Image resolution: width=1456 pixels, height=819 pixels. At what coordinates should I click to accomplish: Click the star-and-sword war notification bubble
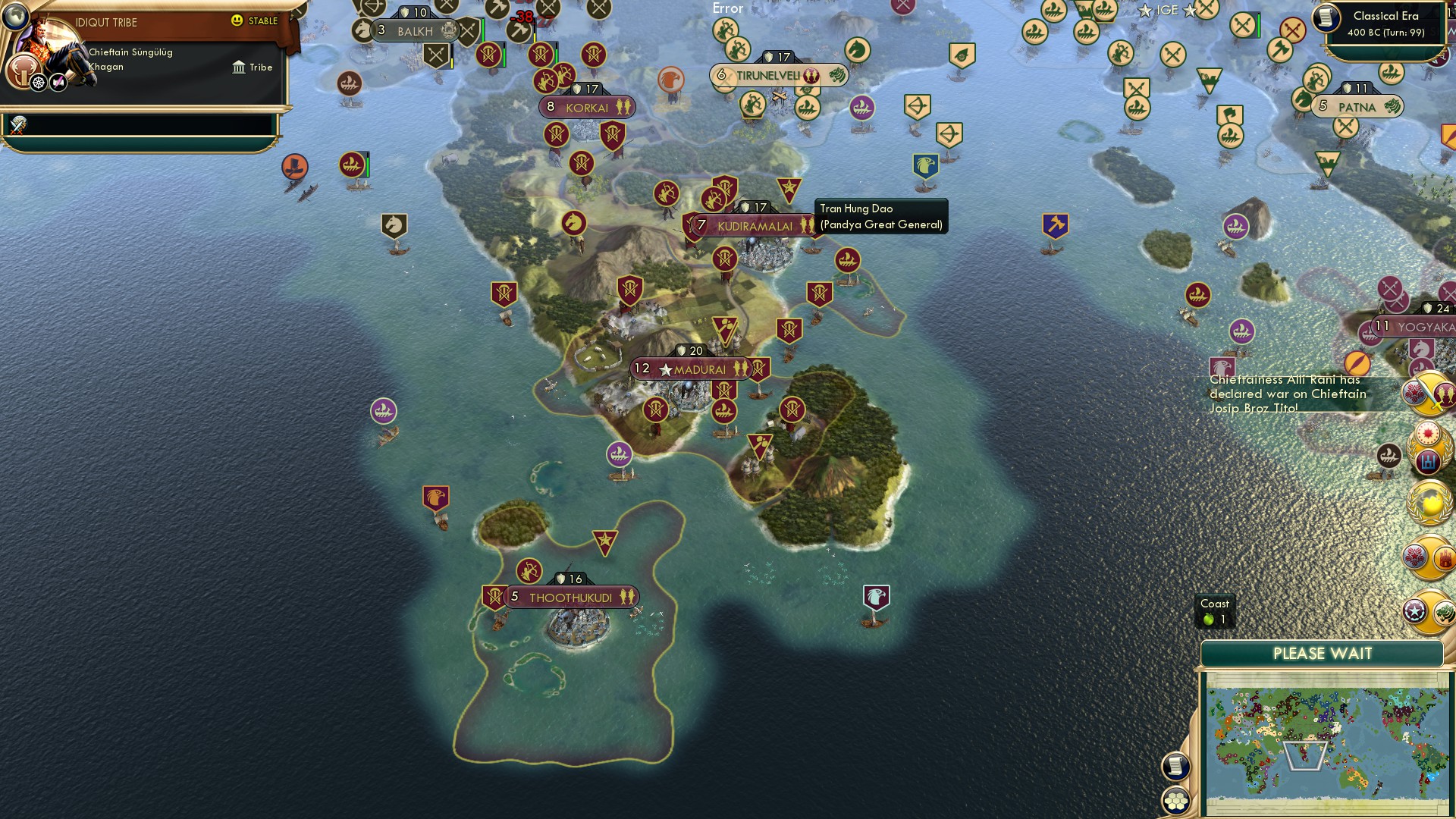[1414, 392]
